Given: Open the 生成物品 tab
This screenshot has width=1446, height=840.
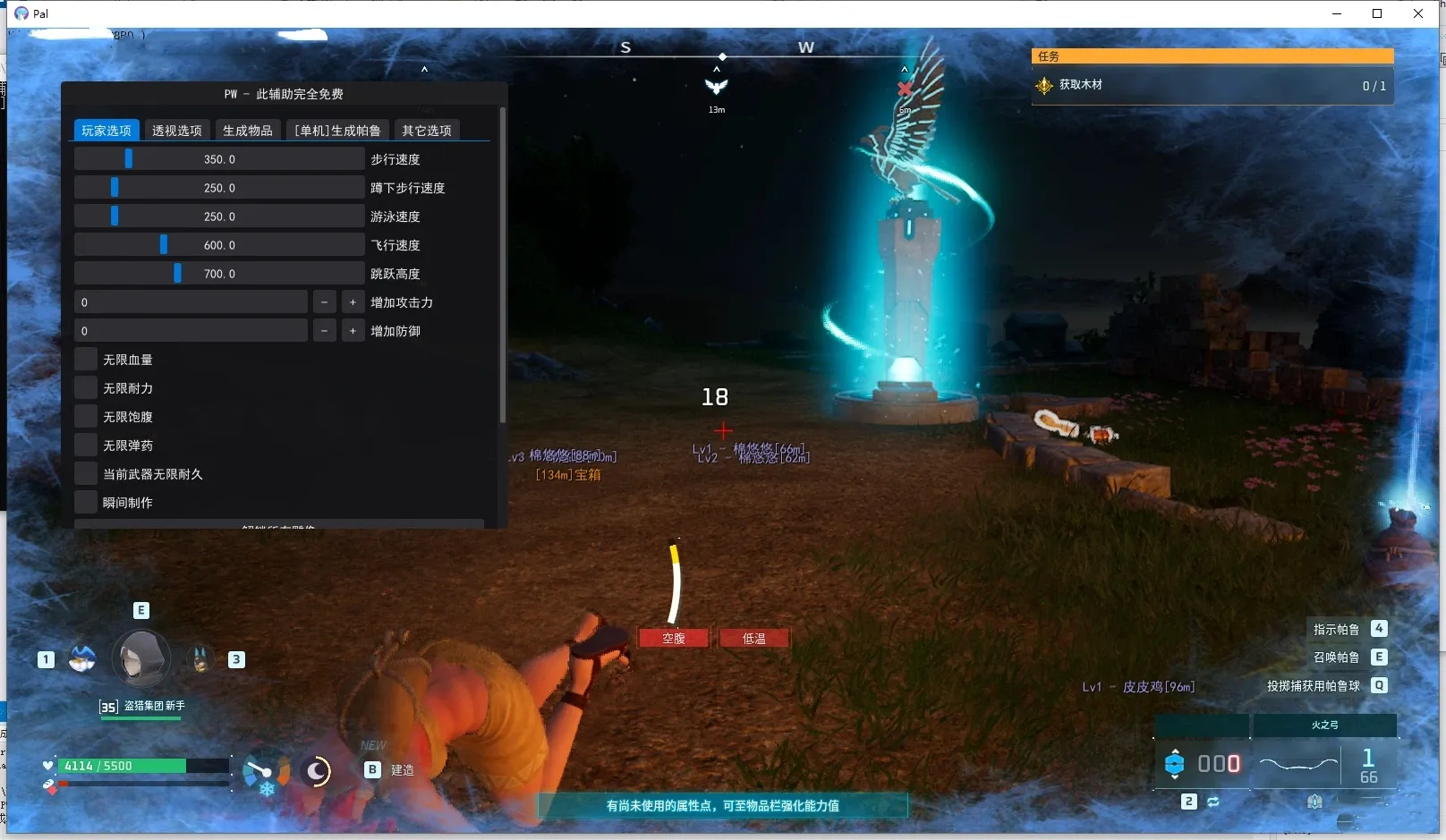Looking at the screenshot, I should 248,130.
